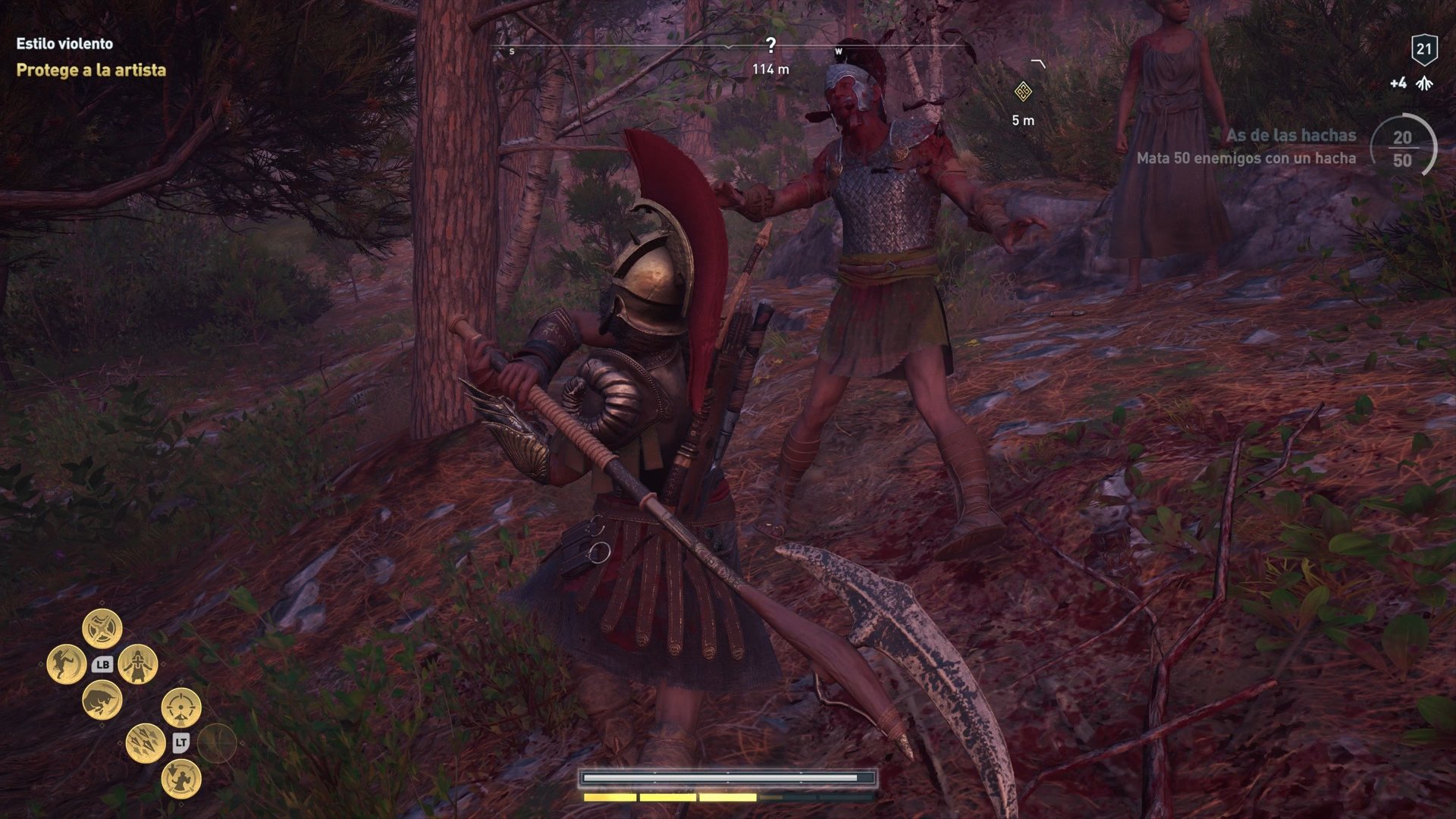Image resolution: width=1456 pixels, height=819 pixels.
Task: Click the LB button prompt in ability wheel
Action: pos(102,665)
